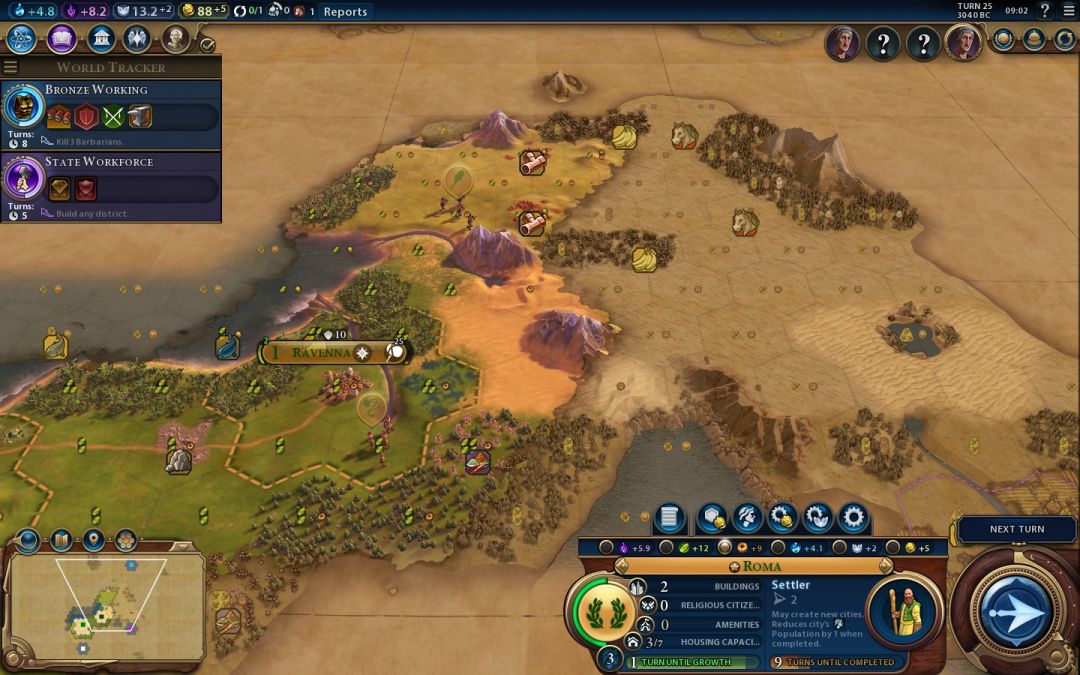The width and height of the screenshot is (1080, 675).
Task: Open the Civics tree book icon
Action: pyautogui.click(x=61, y=39)
